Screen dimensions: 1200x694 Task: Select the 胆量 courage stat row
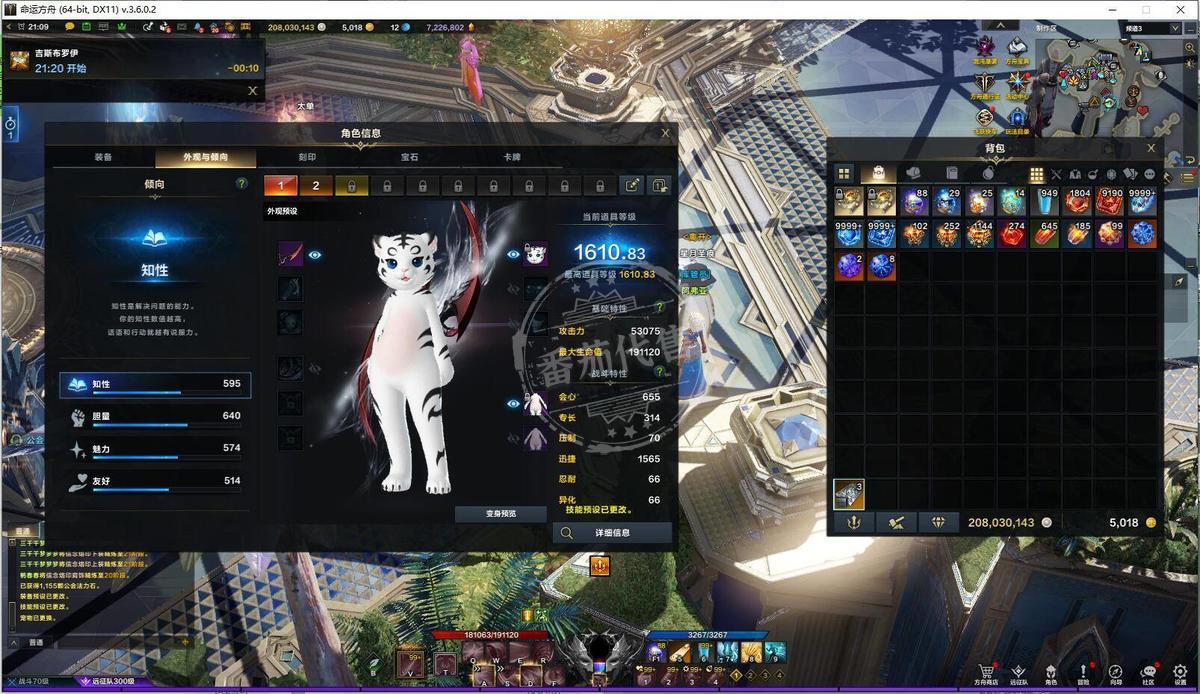(155, 416)
